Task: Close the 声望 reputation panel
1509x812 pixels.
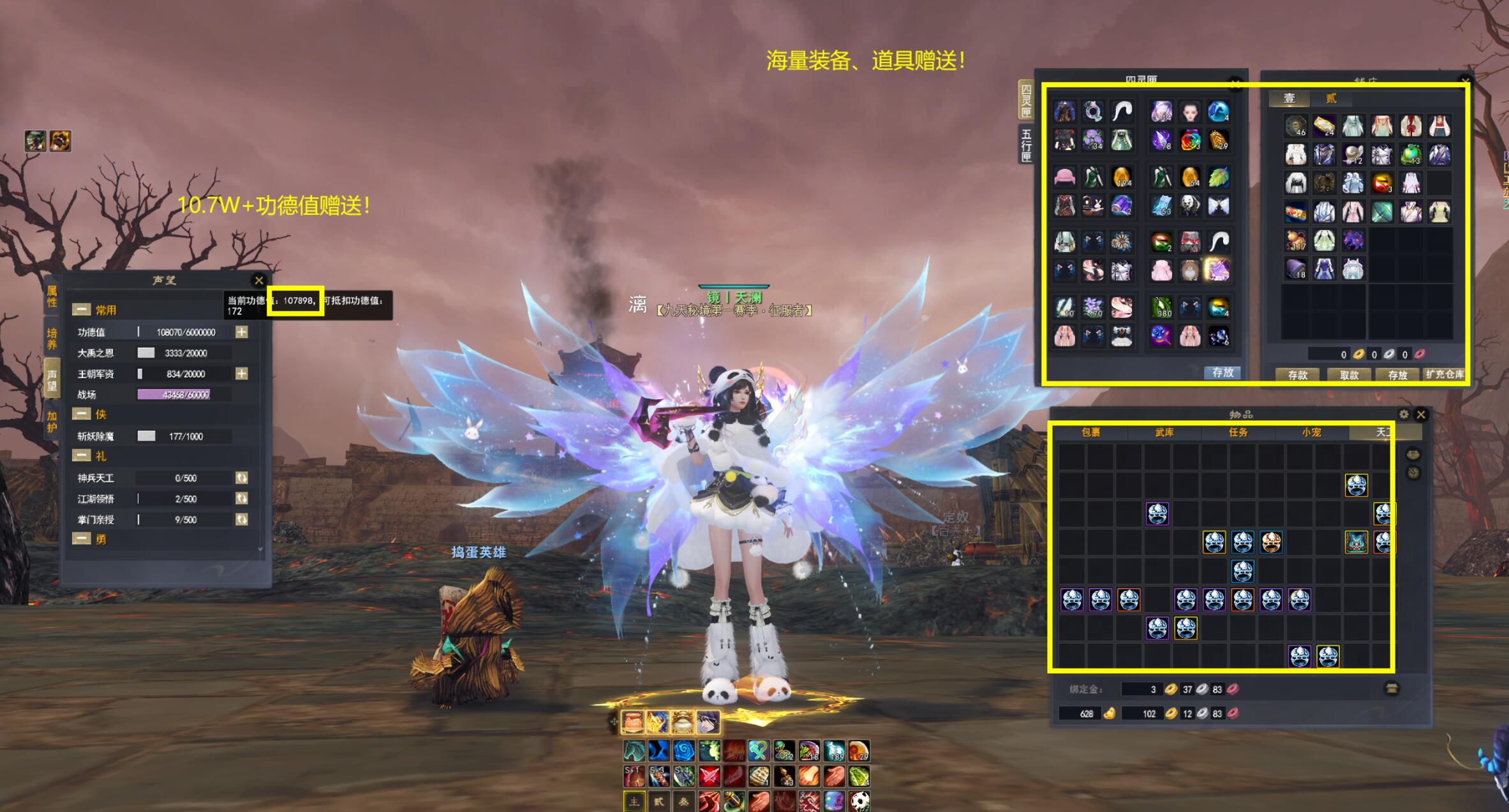Action: coord(259,280)
